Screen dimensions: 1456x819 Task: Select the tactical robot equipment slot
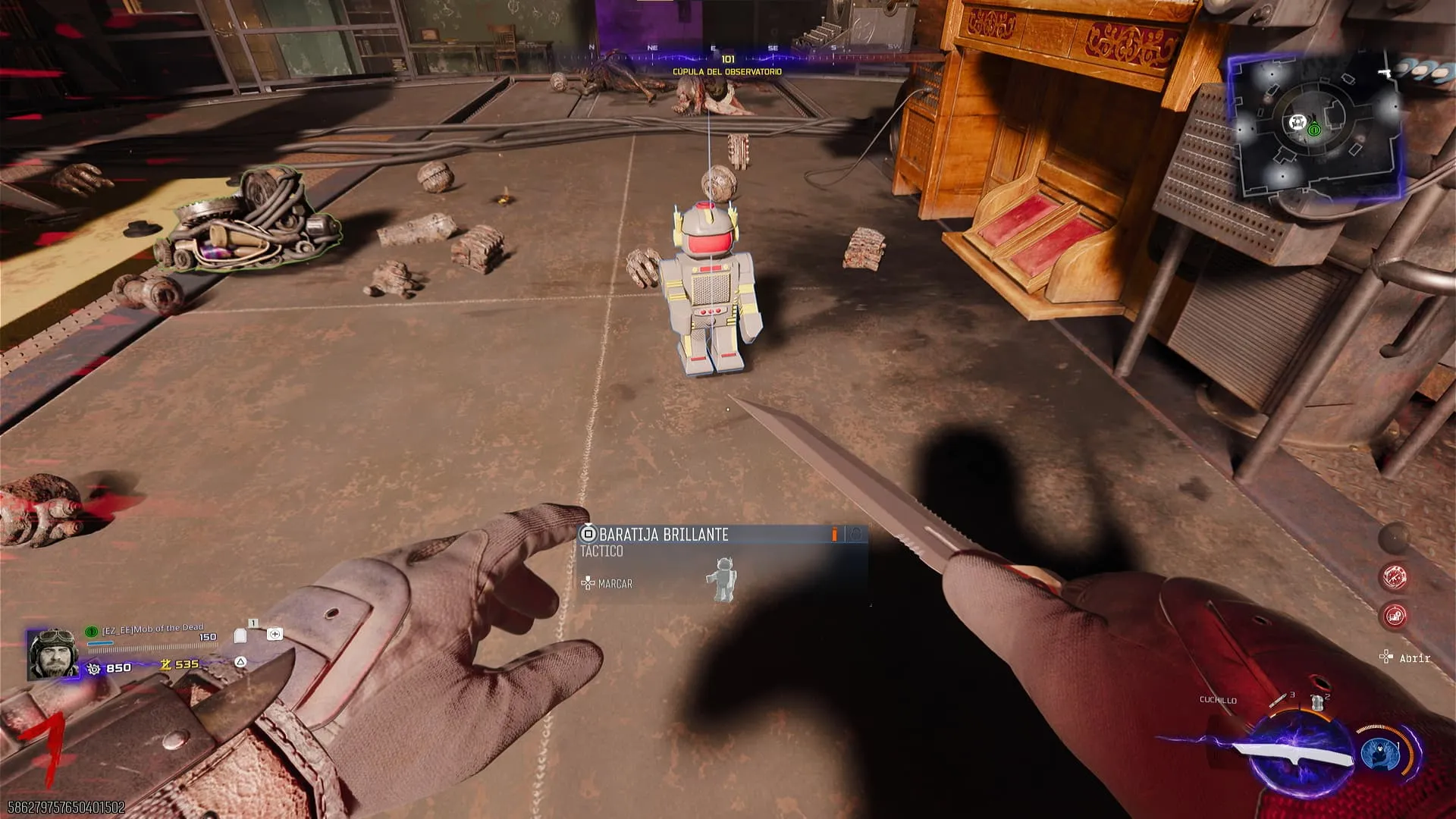coord(1318,702)
